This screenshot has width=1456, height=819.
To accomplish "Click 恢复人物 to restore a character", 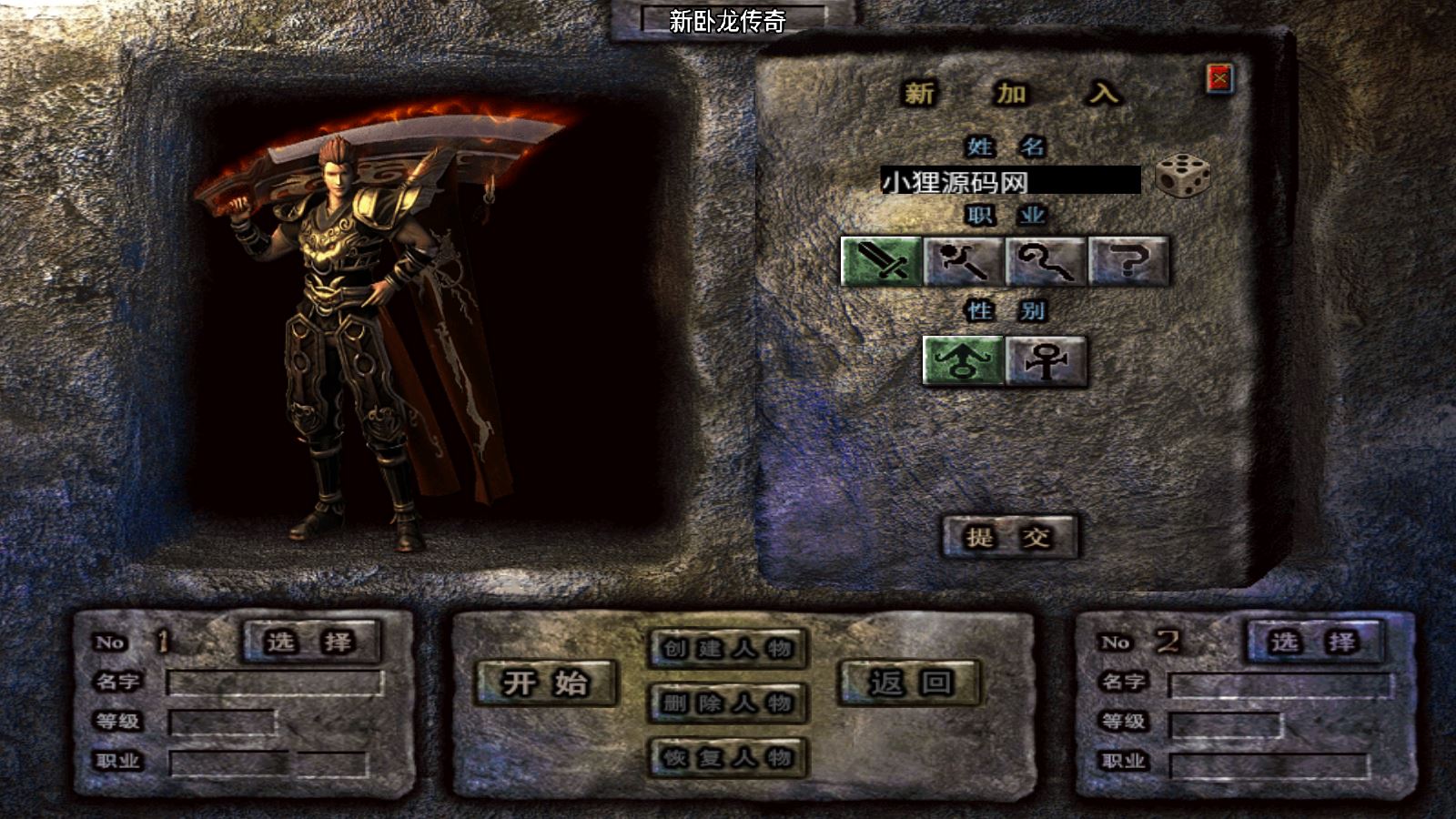I will tap(728, 757).
